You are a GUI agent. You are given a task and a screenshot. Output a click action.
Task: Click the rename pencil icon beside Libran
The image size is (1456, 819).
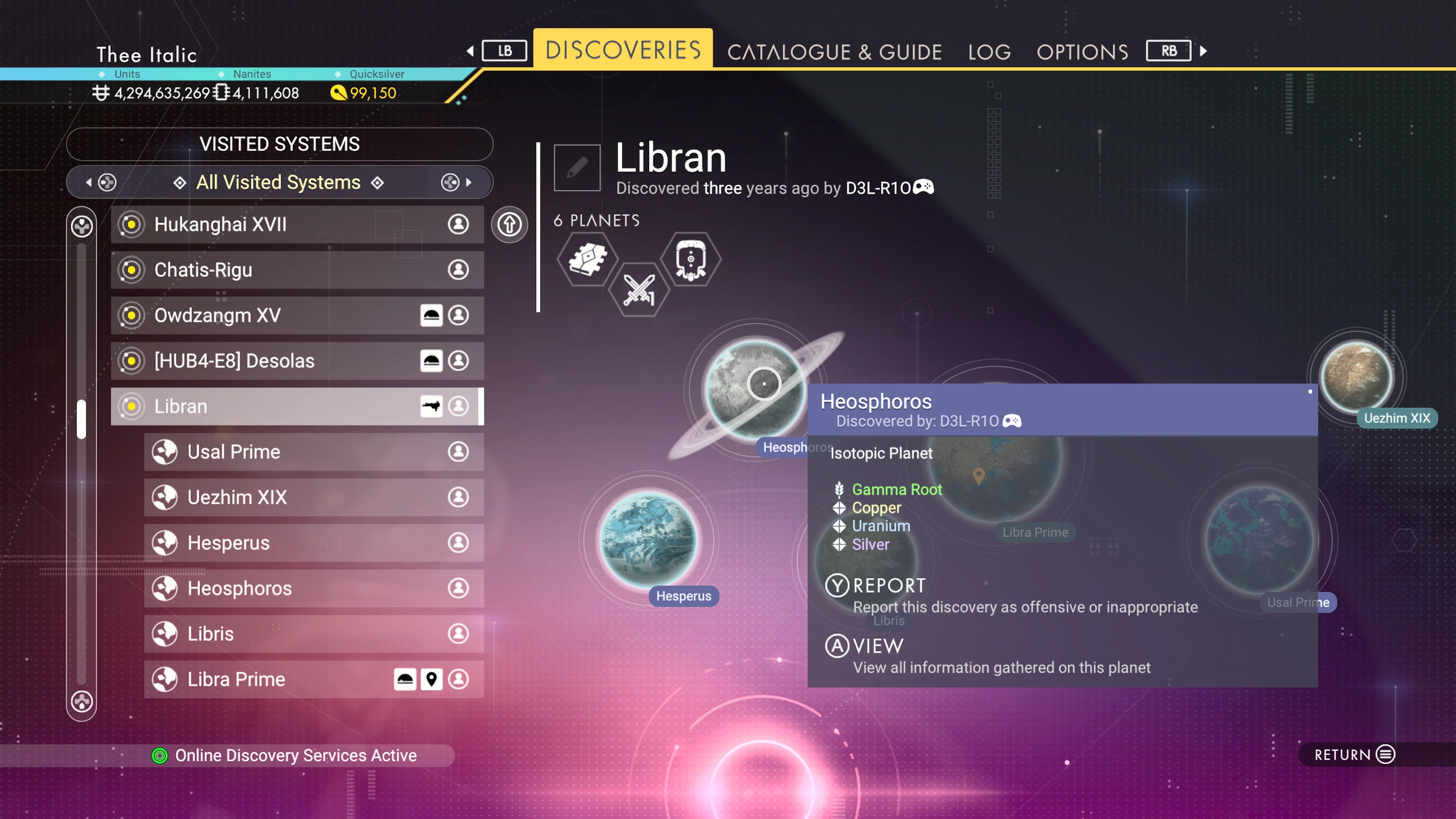click(576, 168)
